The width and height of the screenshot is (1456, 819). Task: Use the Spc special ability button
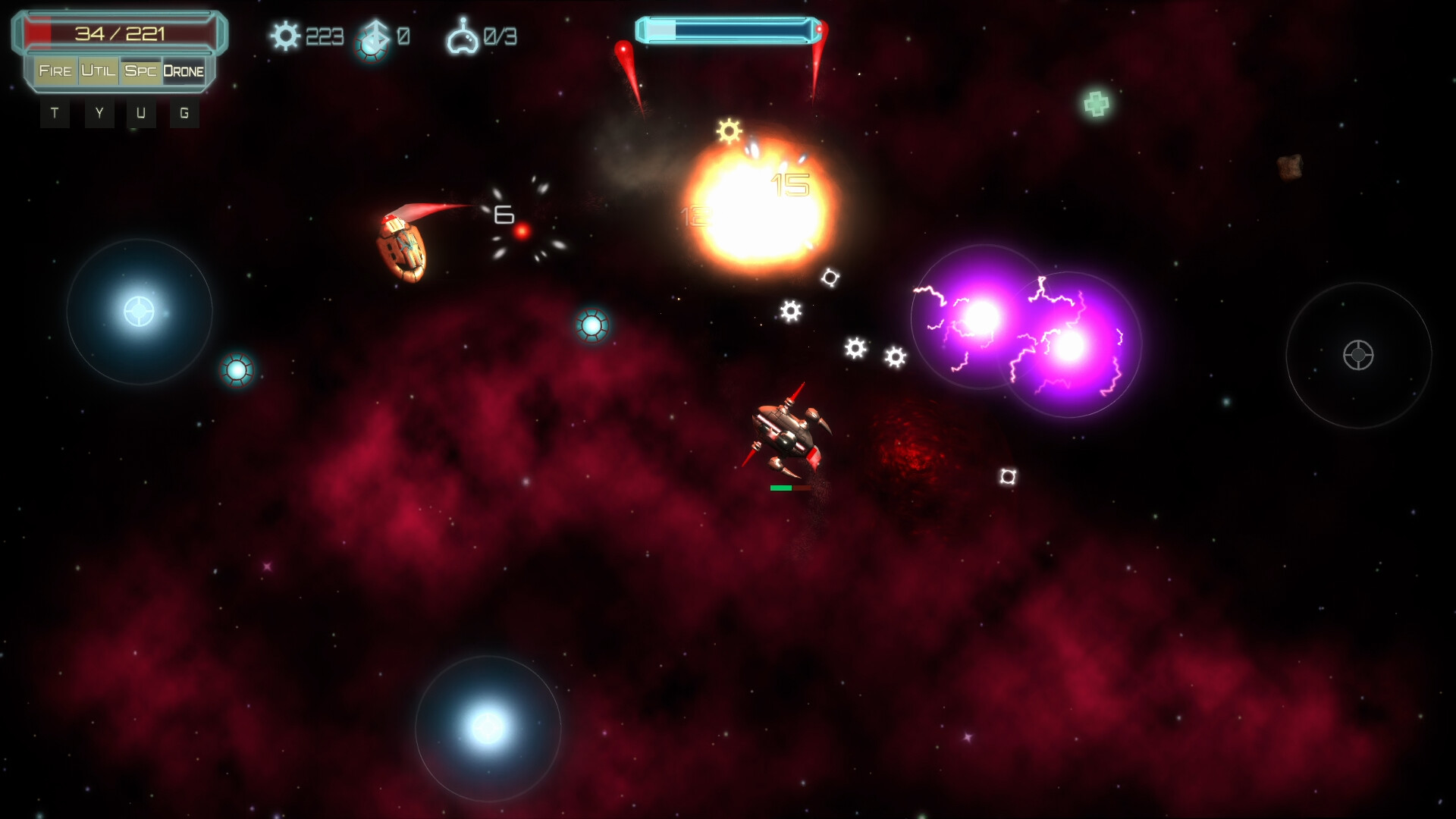[141, 71]
